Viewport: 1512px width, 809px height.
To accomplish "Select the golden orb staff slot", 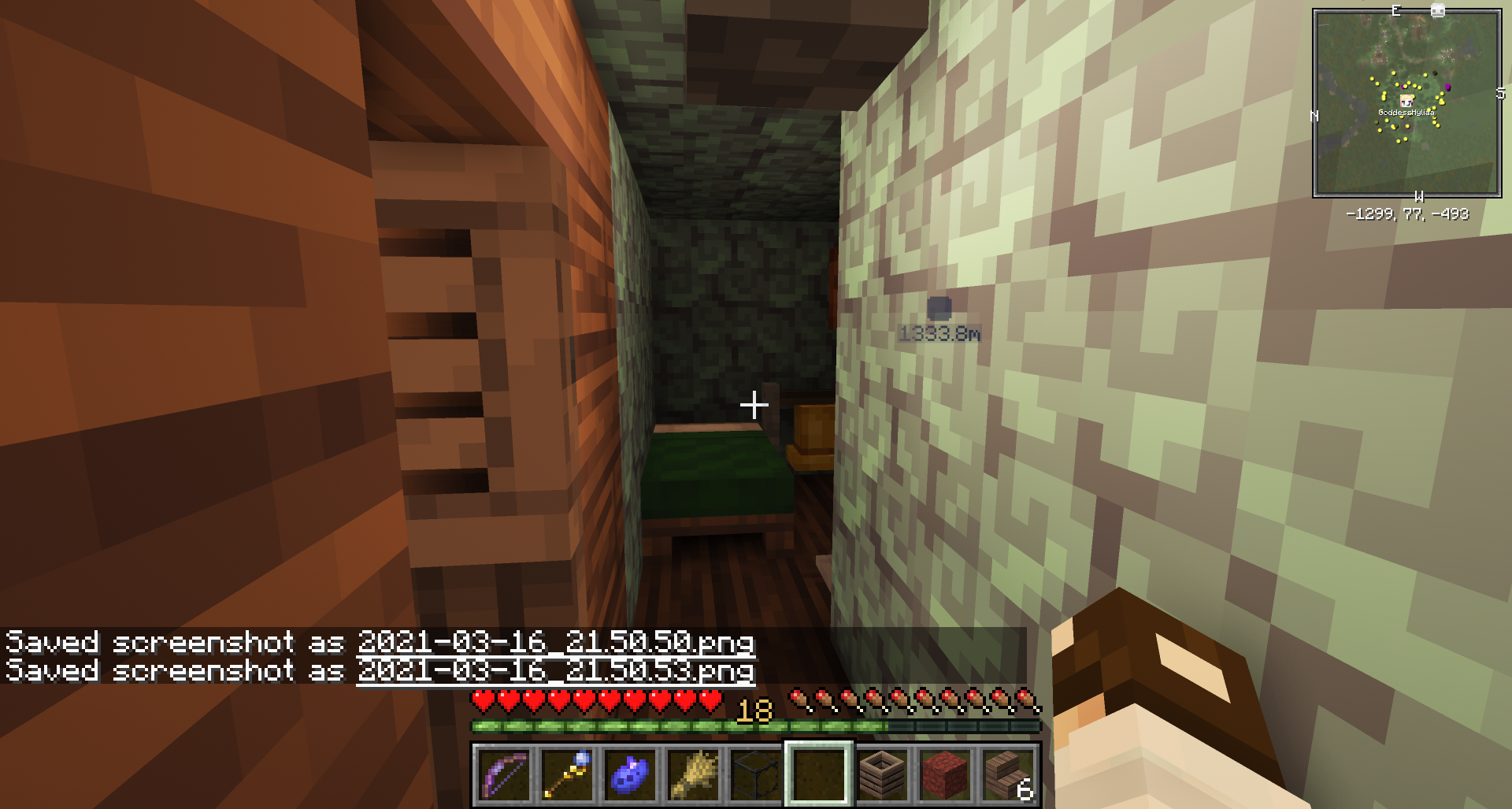I will pos(567,774).
